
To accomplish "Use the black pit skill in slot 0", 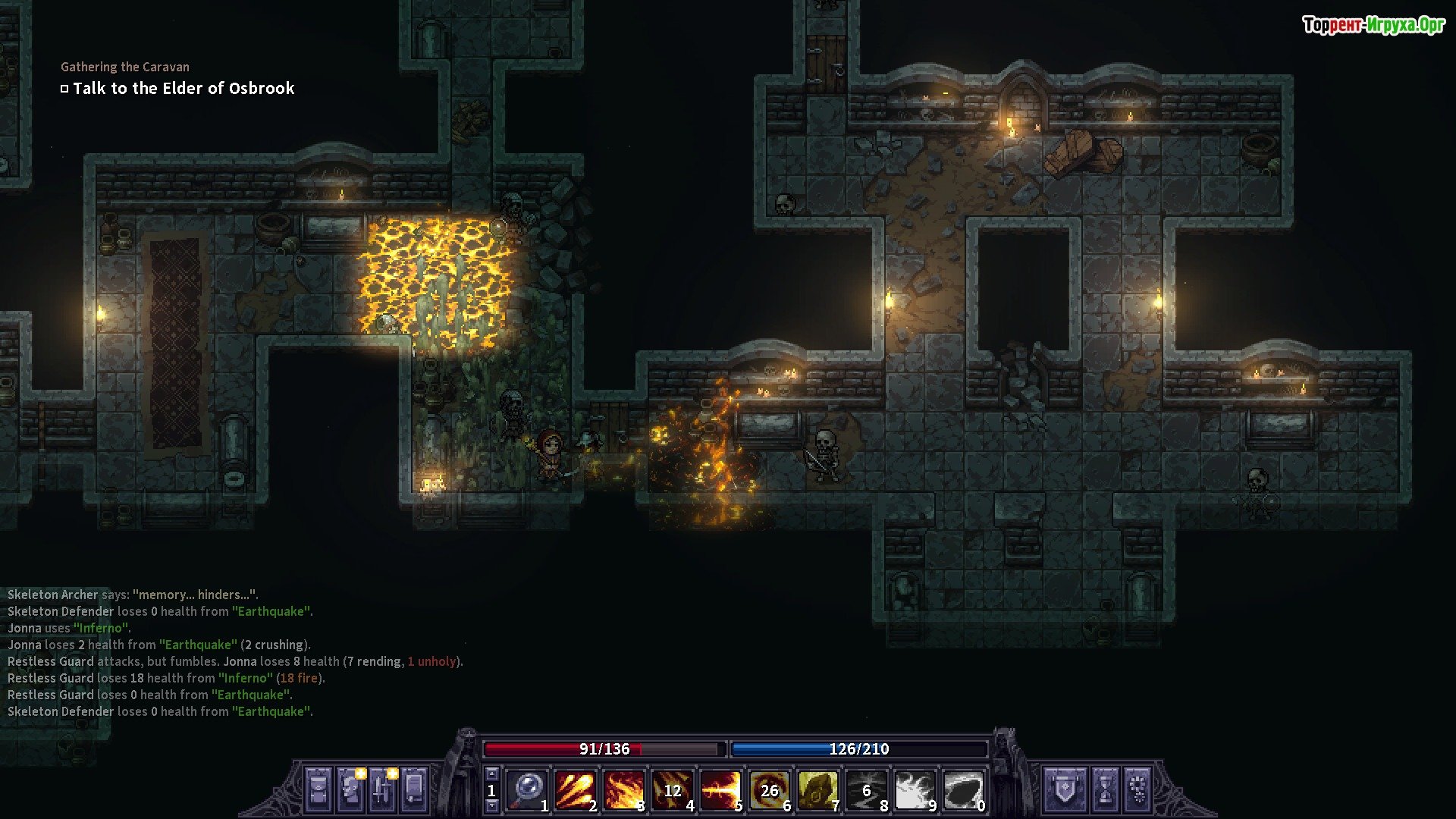I will click(x=963, y=790).
